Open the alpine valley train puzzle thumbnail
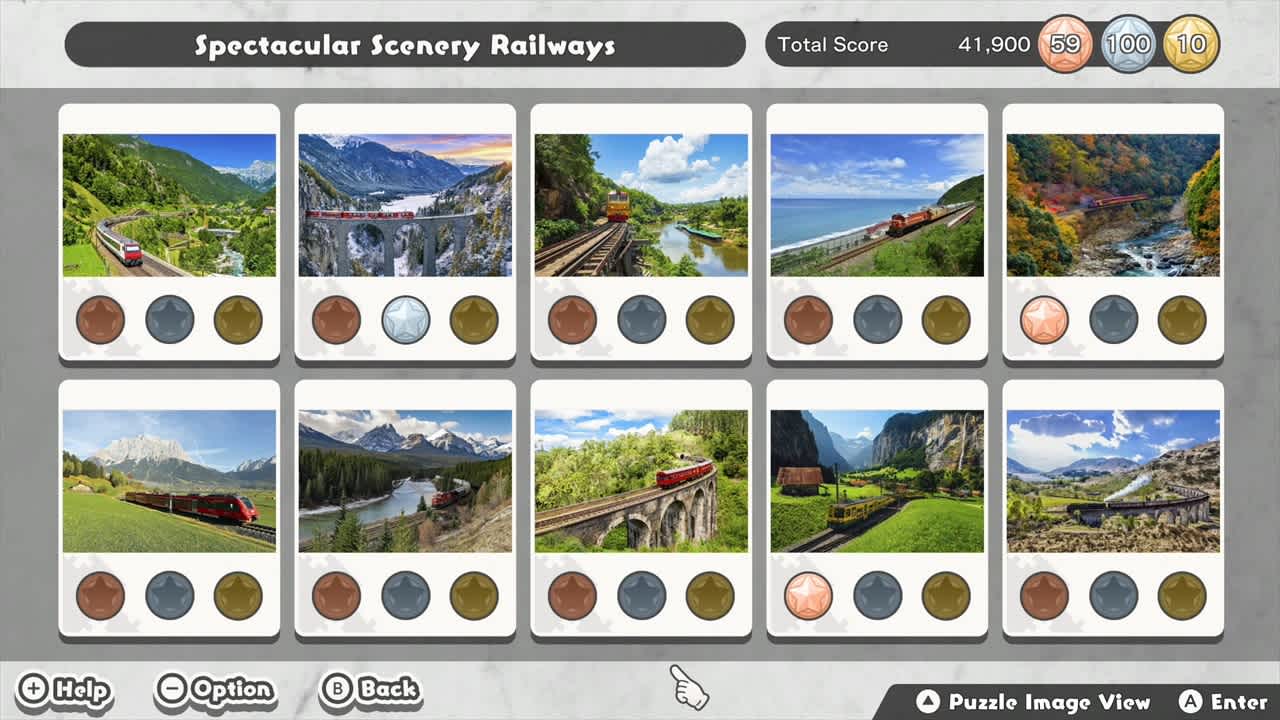 pos(169,205)
